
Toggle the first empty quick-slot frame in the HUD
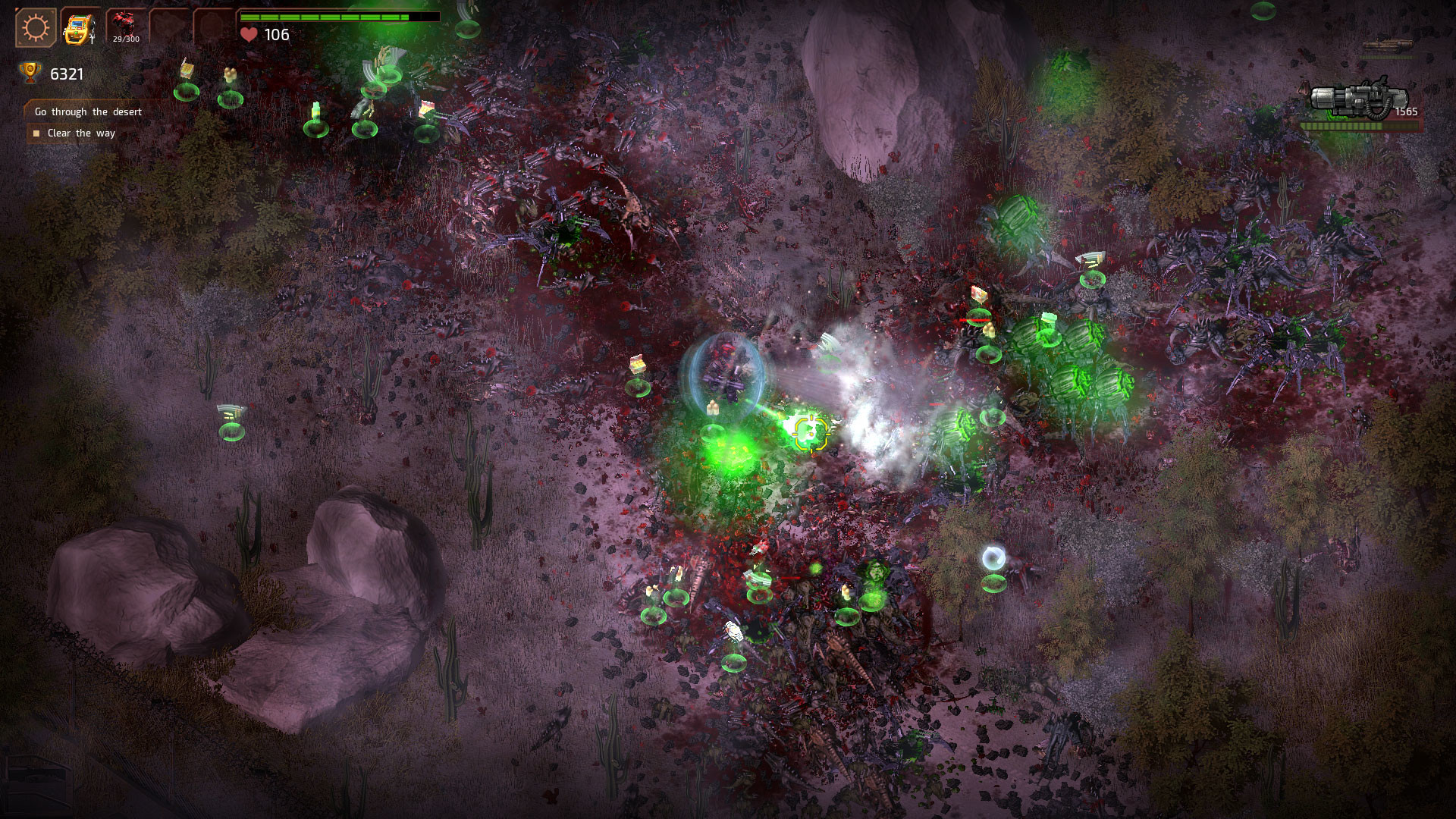[x=168, y=24]
